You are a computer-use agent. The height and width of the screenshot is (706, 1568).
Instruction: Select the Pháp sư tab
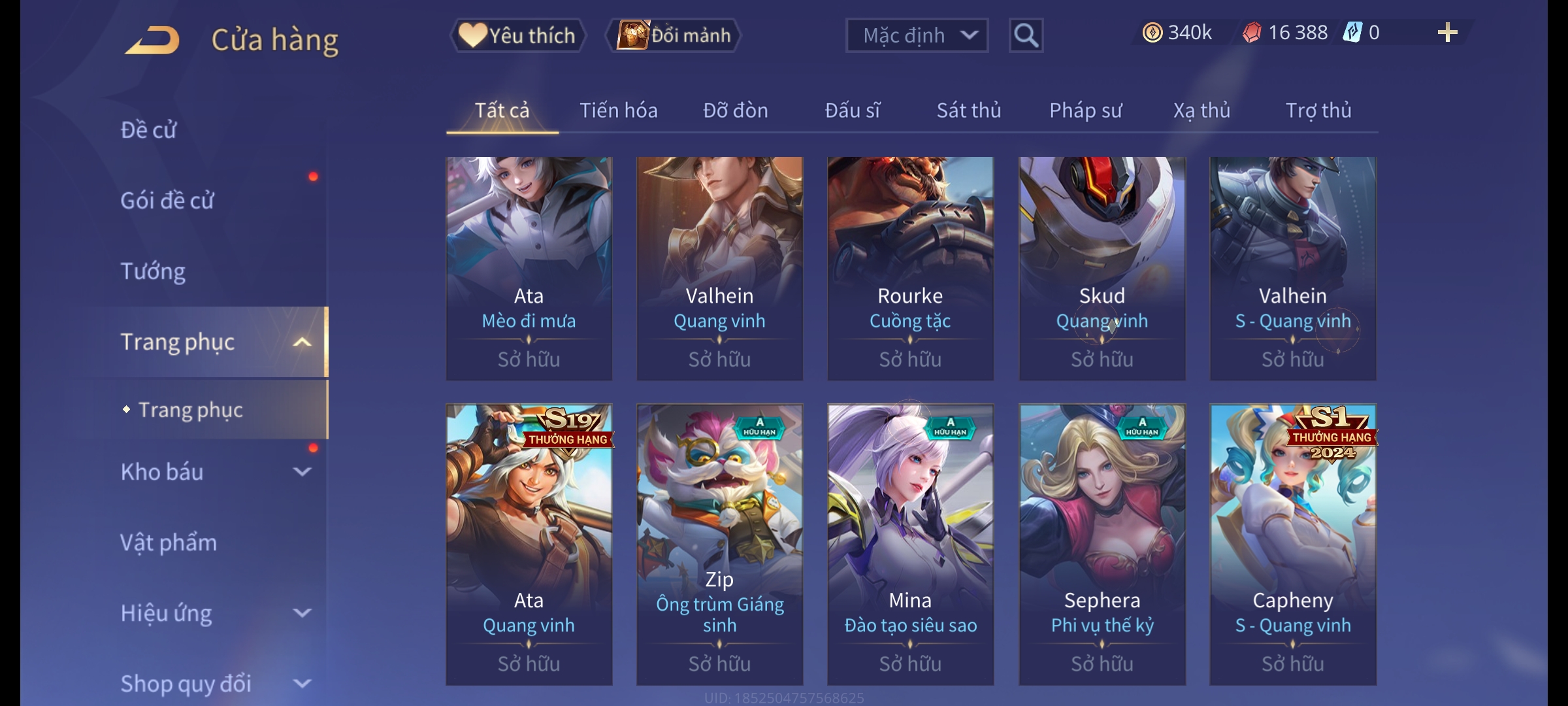tap(1085, 110)
